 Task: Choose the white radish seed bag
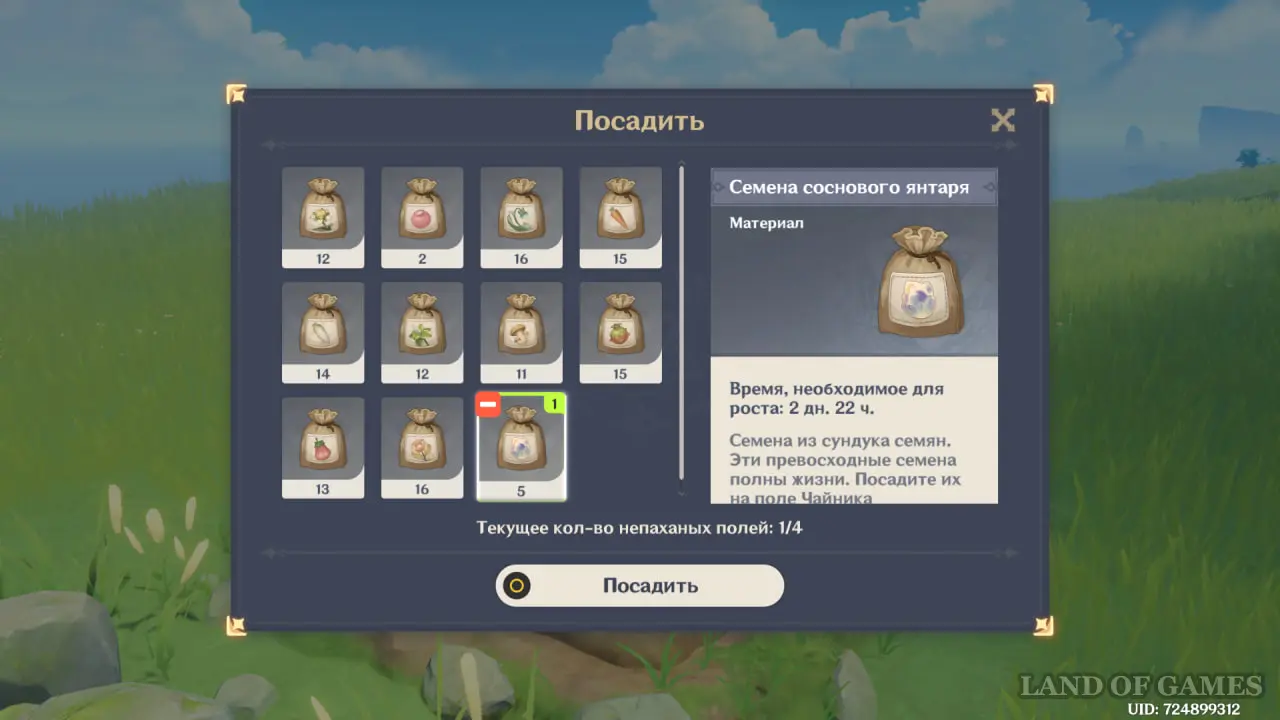tap(323, 332)
